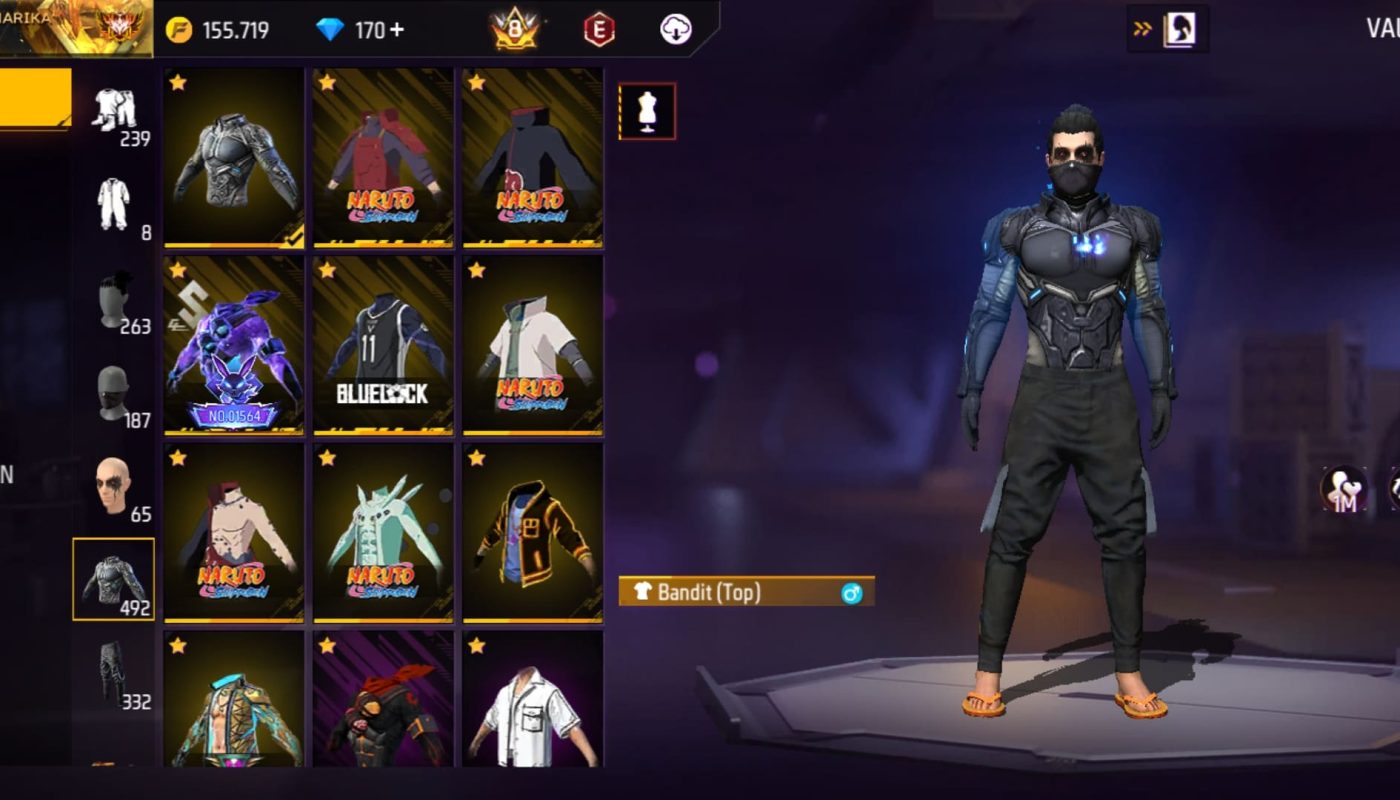Select the tops category with 492 items
Screen dimensions: 1400x800
[113, 579]
